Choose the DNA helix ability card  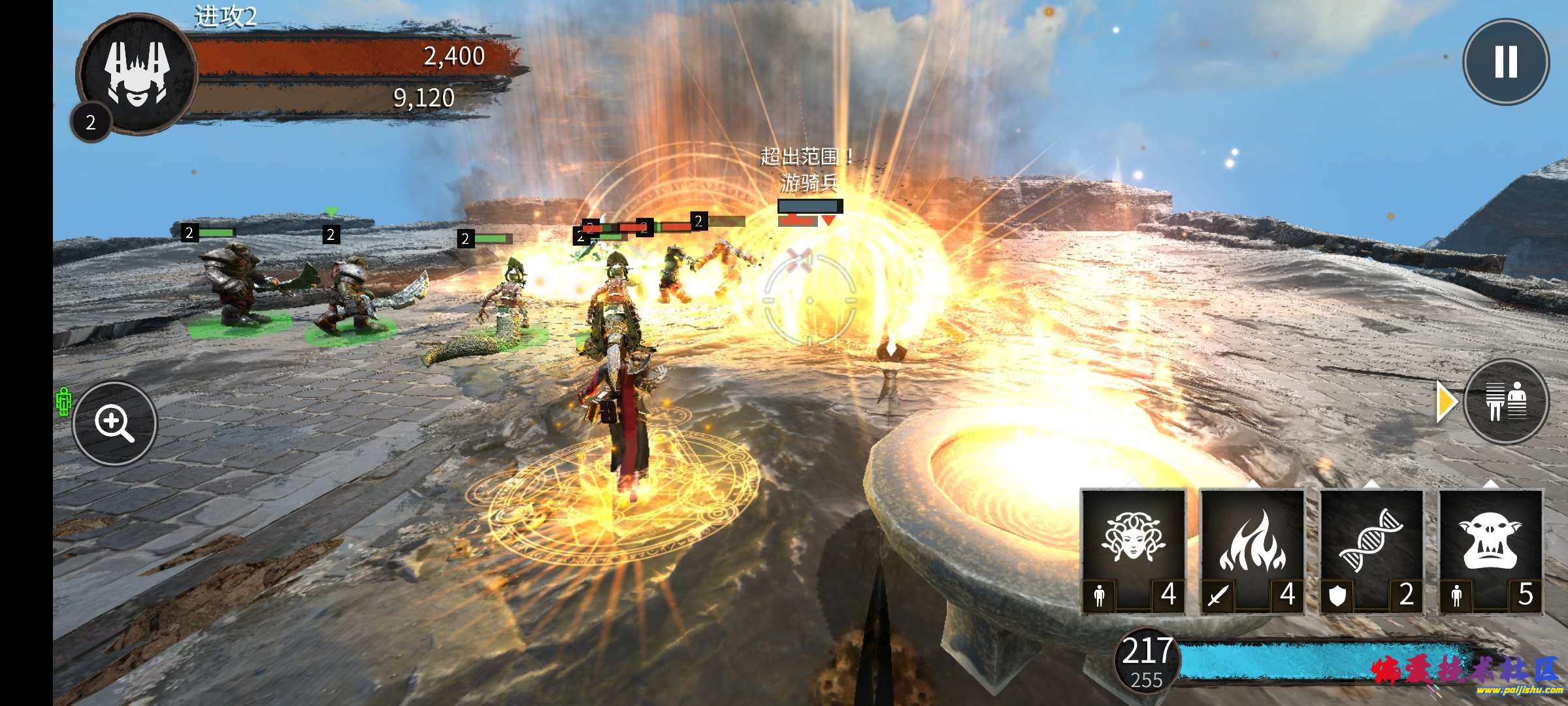pos(1371,550)
